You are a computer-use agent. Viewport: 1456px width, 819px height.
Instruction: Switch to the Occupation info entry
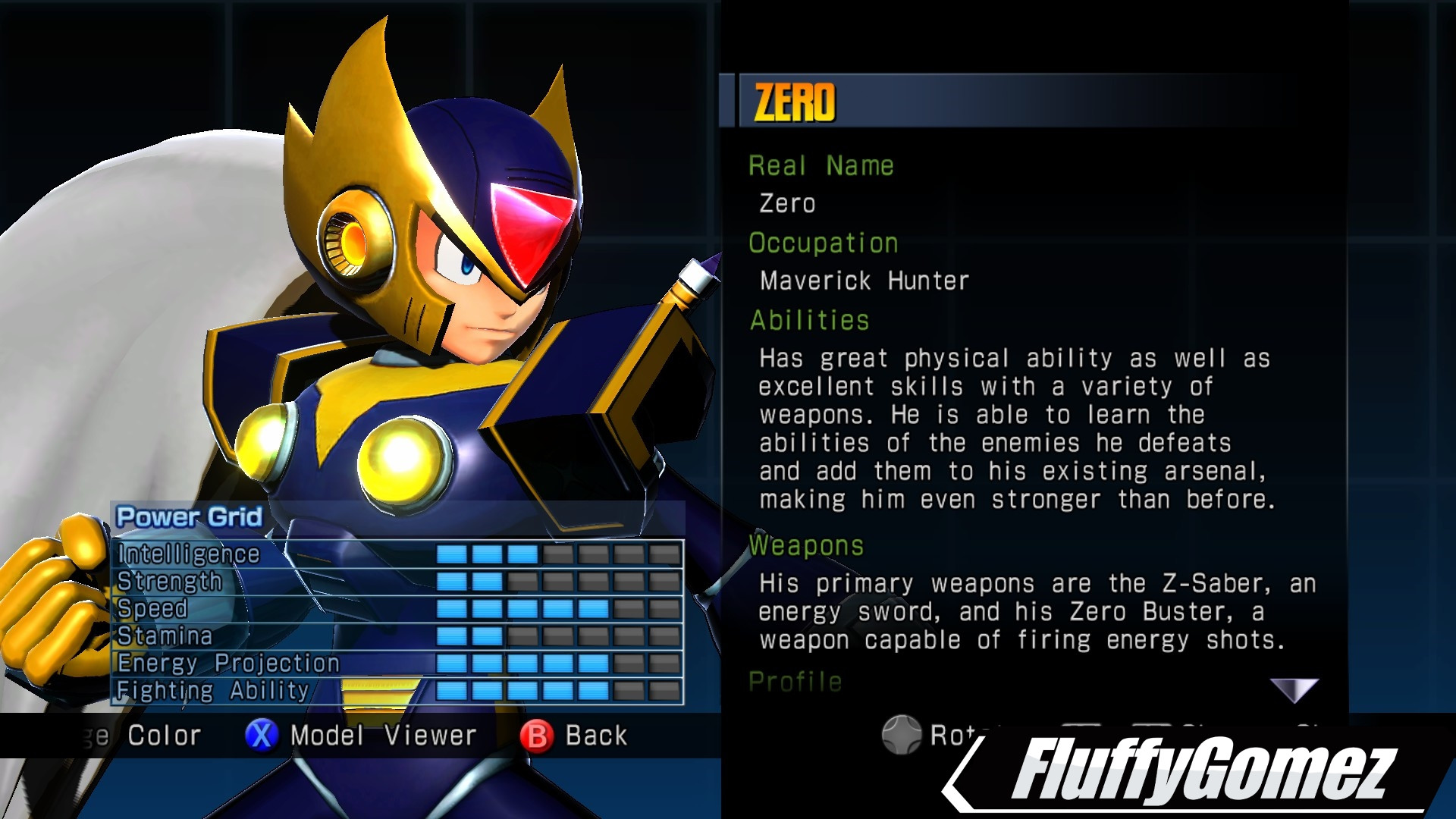pos(824,242)
